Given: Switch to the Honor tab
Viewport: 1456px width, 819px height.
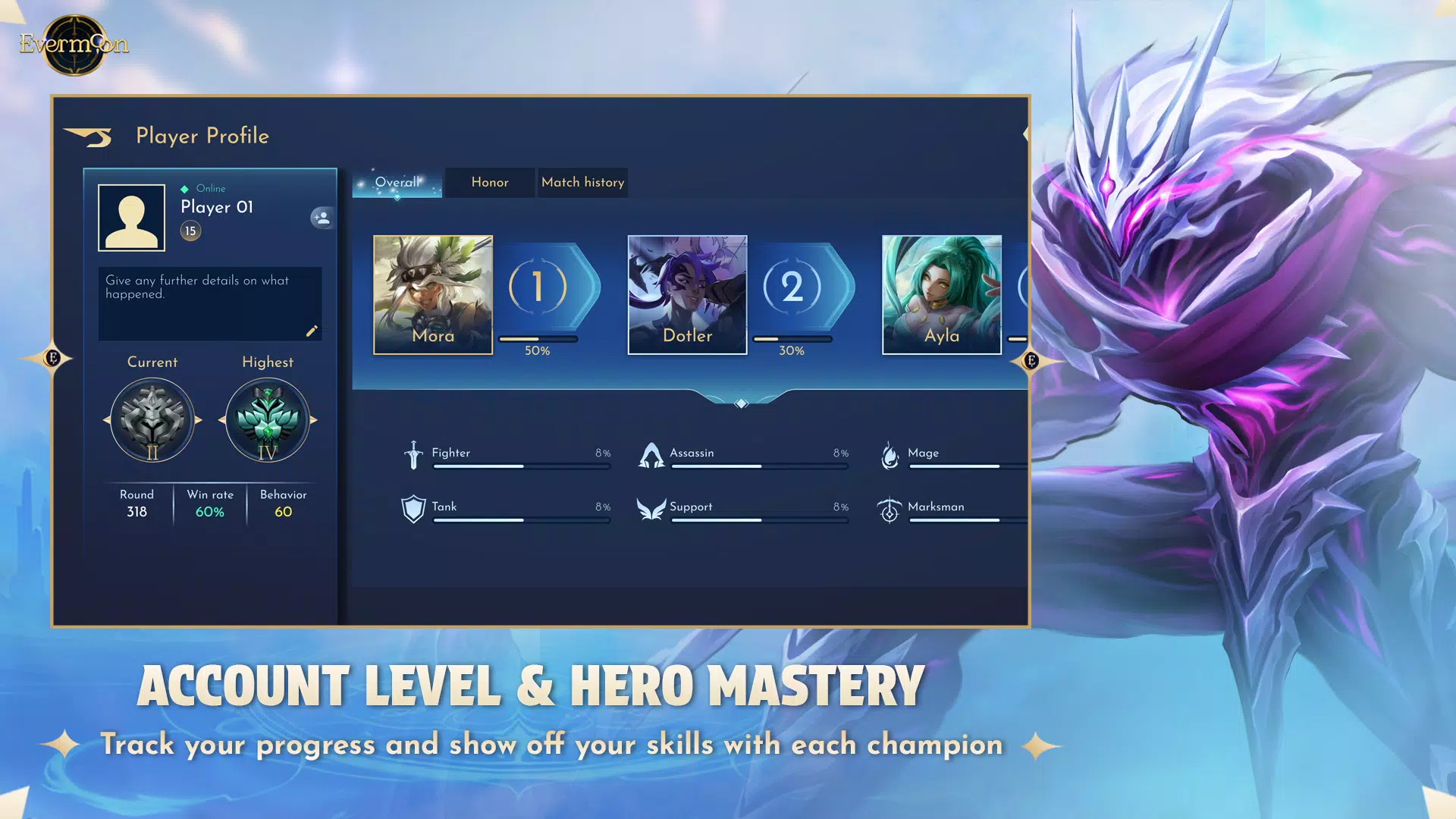Looking at the screenshot, I should pyautogui.click(x=489, y=182).
